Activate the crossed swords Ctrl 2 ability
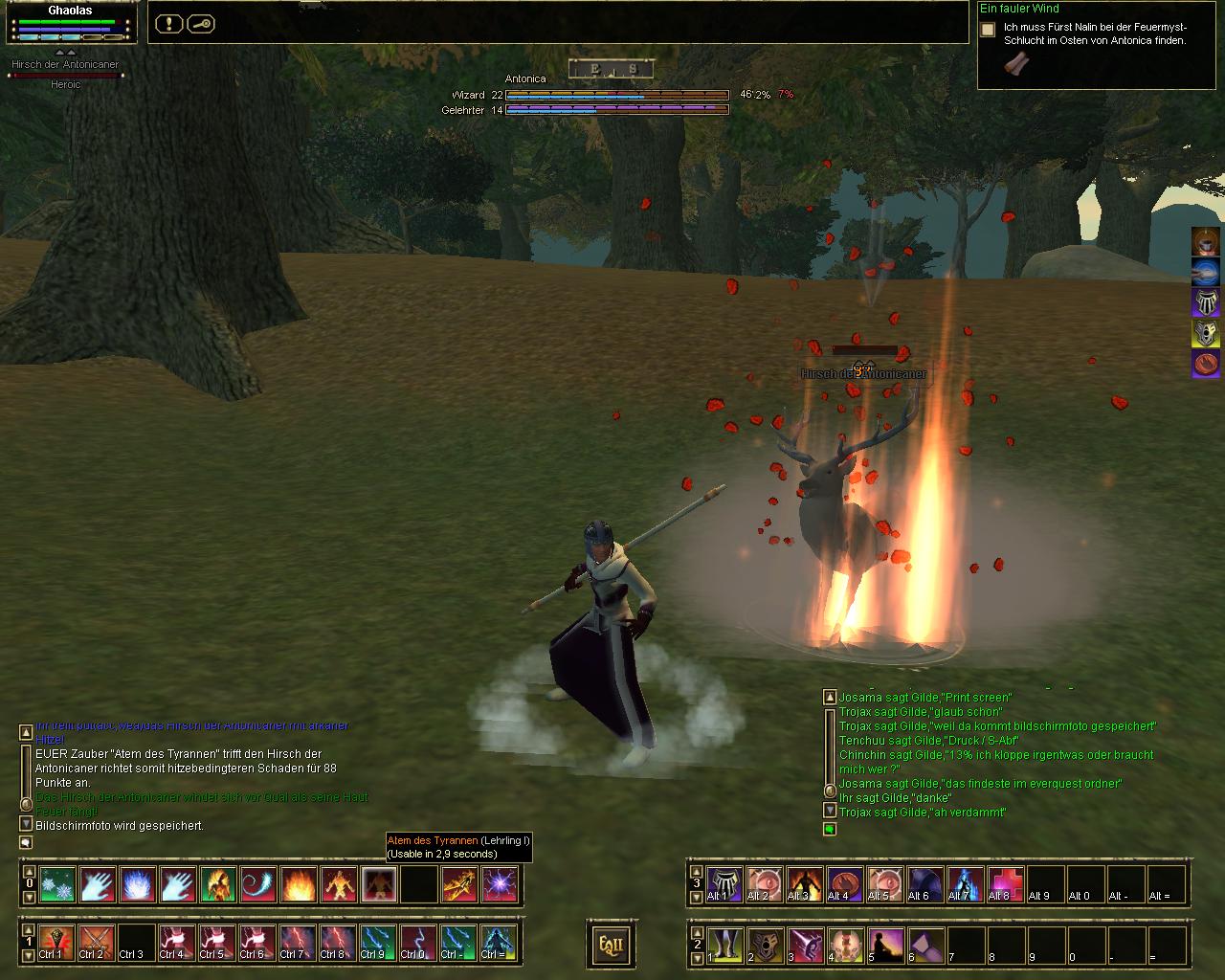The image size is (1225, 980). point(98,943)
